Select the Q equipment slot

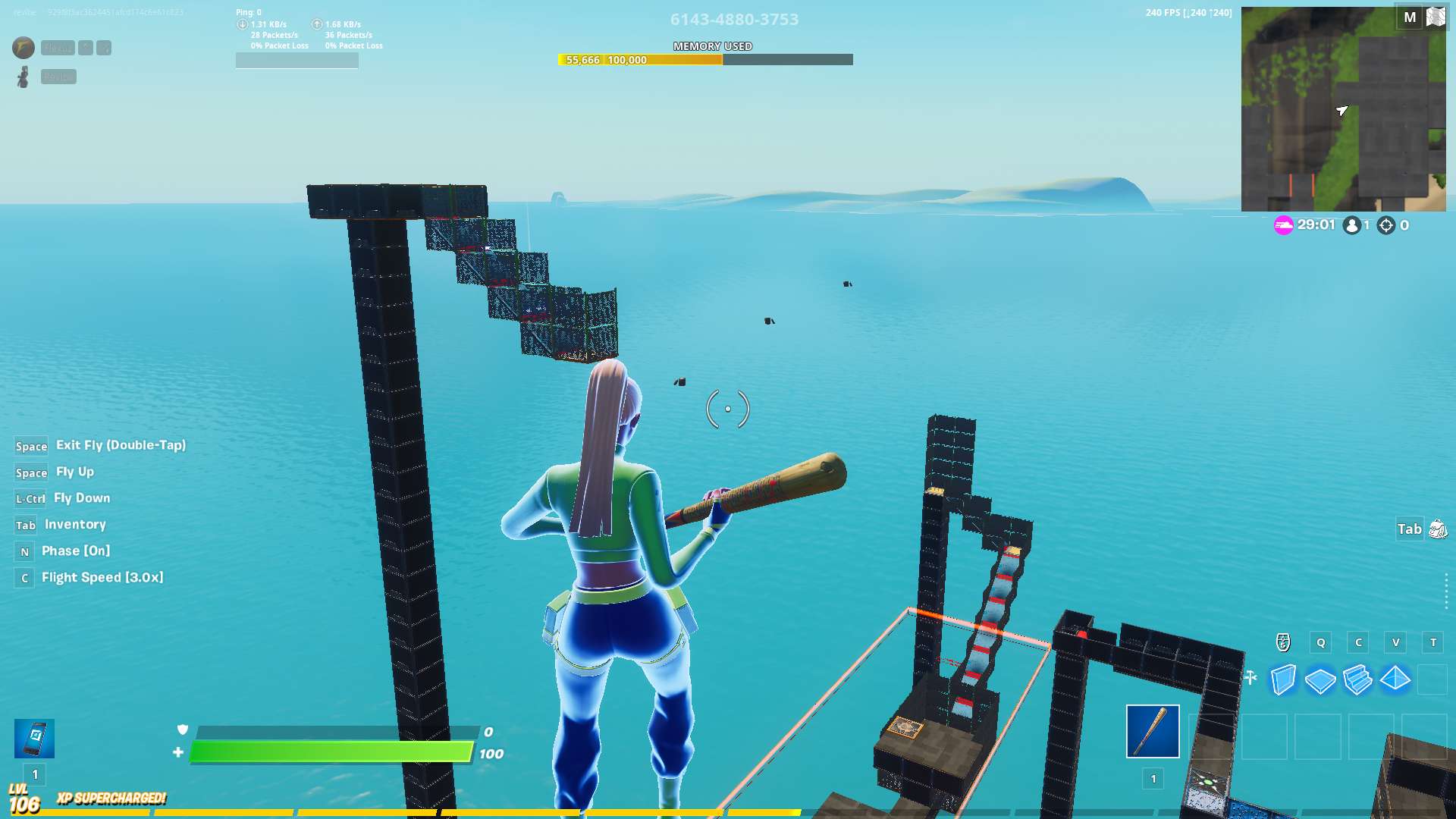(x=1320, y=642)
